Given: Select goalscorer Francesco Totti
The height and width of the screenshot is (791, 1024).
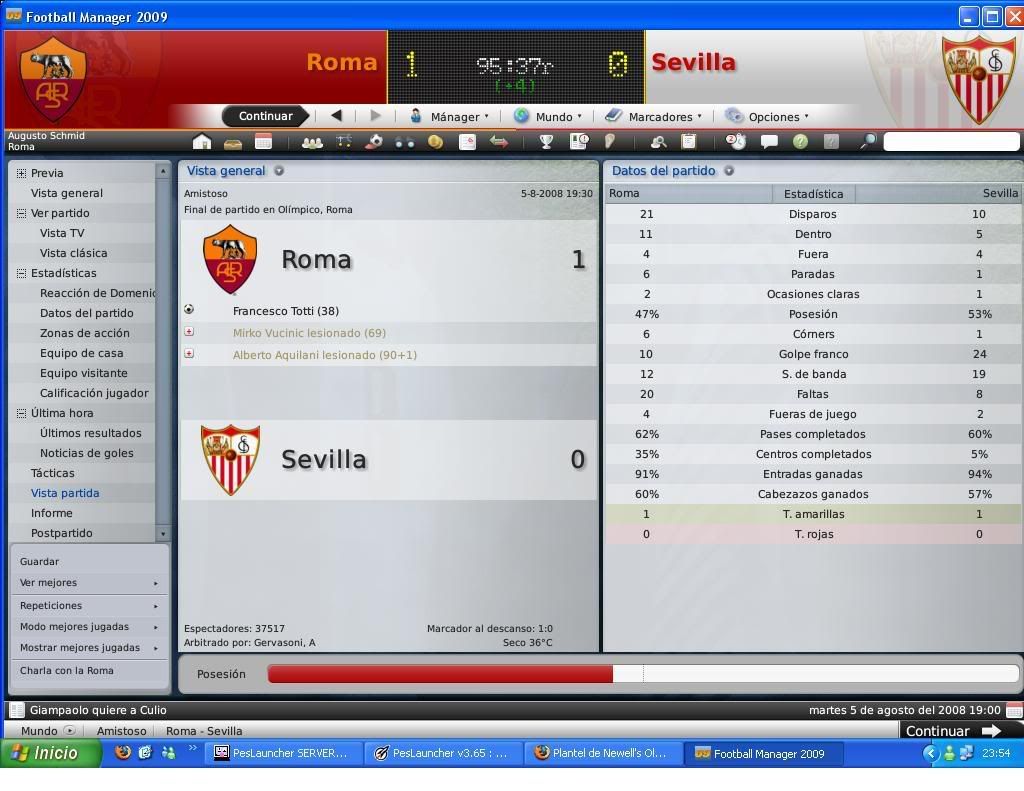Looking at the screenshot, I should pyautogui.click(x=285, y=311).
